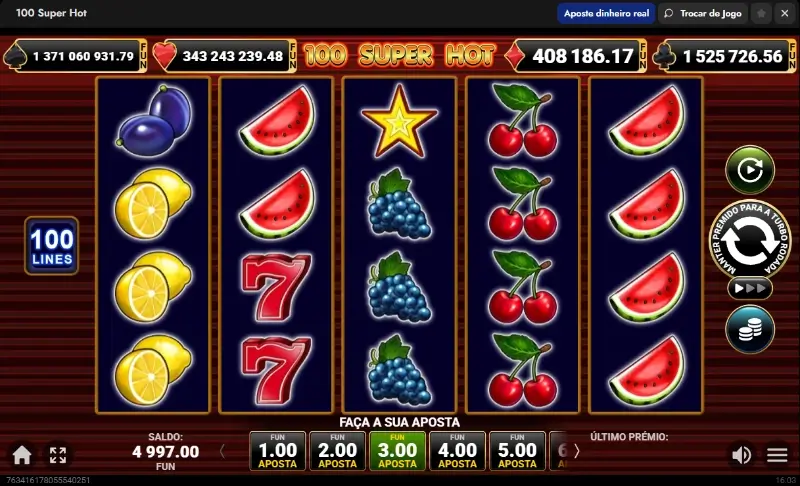Select the 2.00 Aposta bet
Screen dimensions: 800x486
pyautogui.click(x=337, y=452)
